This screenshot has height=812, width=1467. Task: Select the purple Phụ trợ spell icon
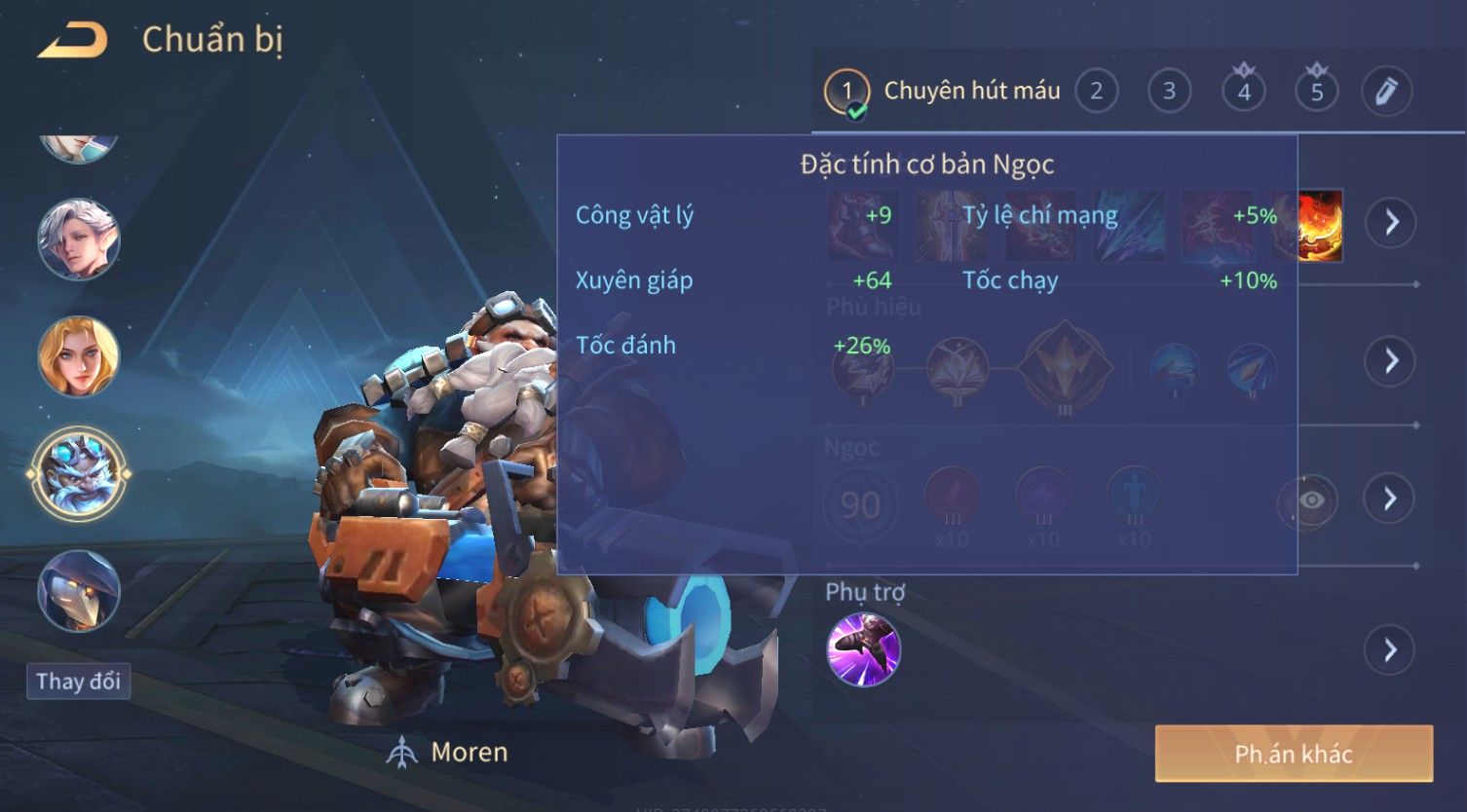[x=863, y=649]
